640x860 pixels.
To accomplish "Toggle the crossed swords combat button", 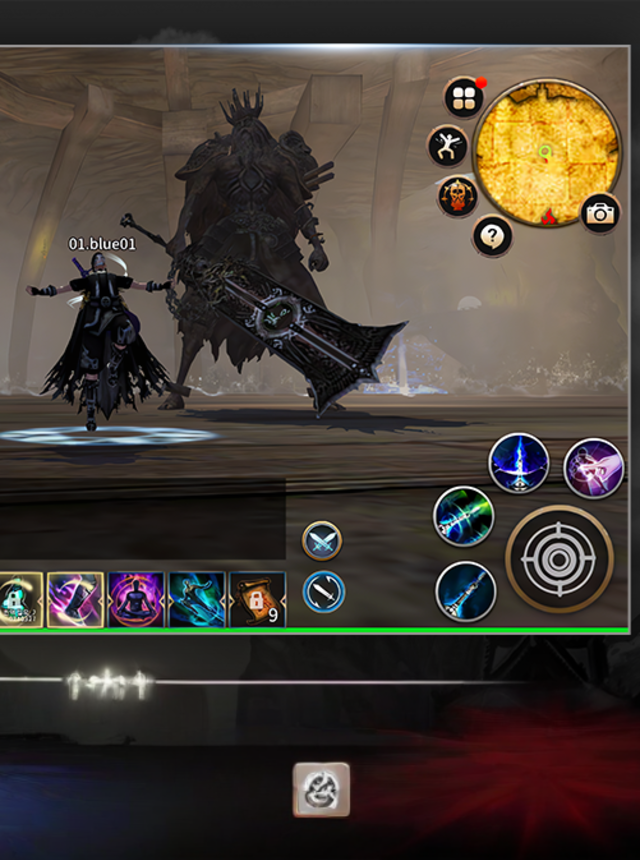I will click(x=322, y=541).
